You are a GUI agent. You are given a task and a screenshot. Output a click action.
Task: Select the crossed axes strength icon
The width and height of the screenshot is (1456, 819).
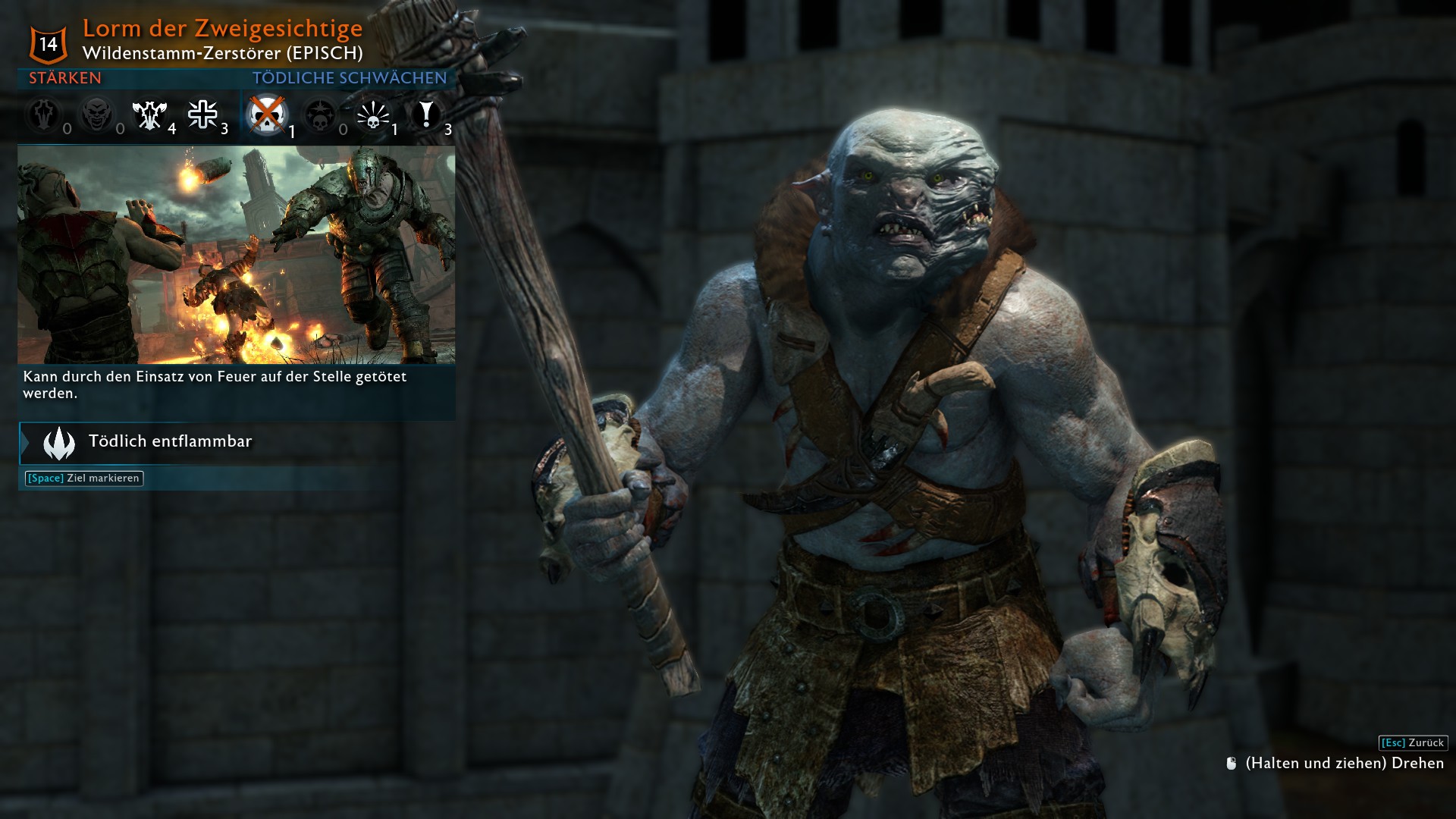[x=149, y=115]
